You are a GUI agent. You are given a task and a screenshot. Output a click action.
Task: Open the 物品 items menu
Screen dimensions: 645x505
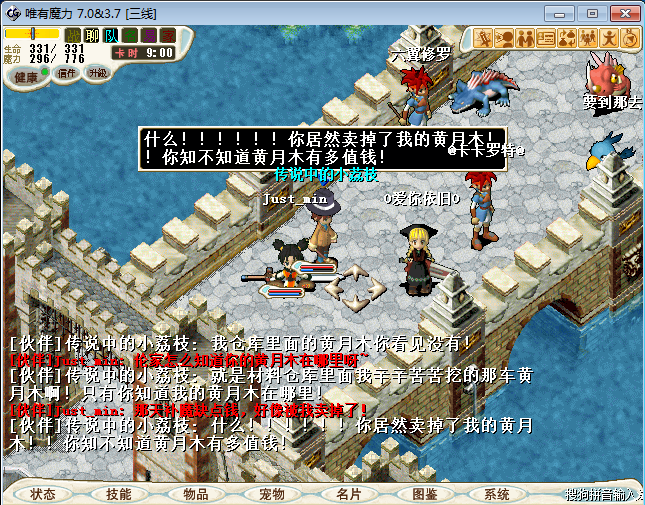196,494
